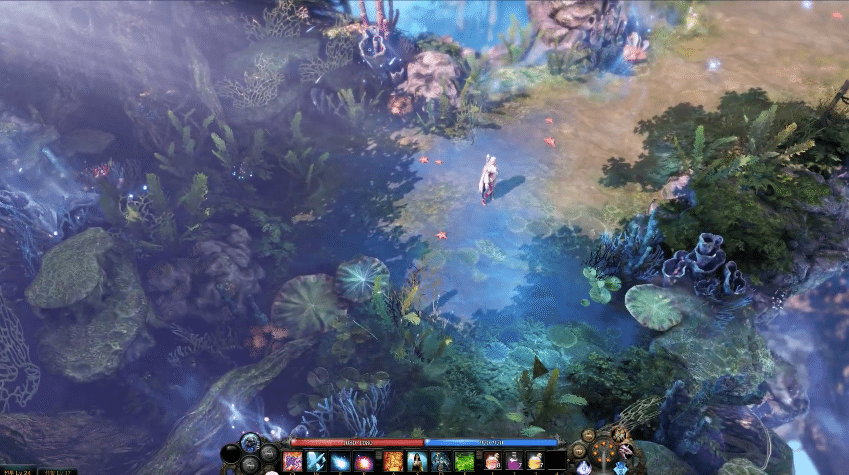Cast the glowing blue orb skill
Screen dimensions: 849x475
click(x=341, y=462)
